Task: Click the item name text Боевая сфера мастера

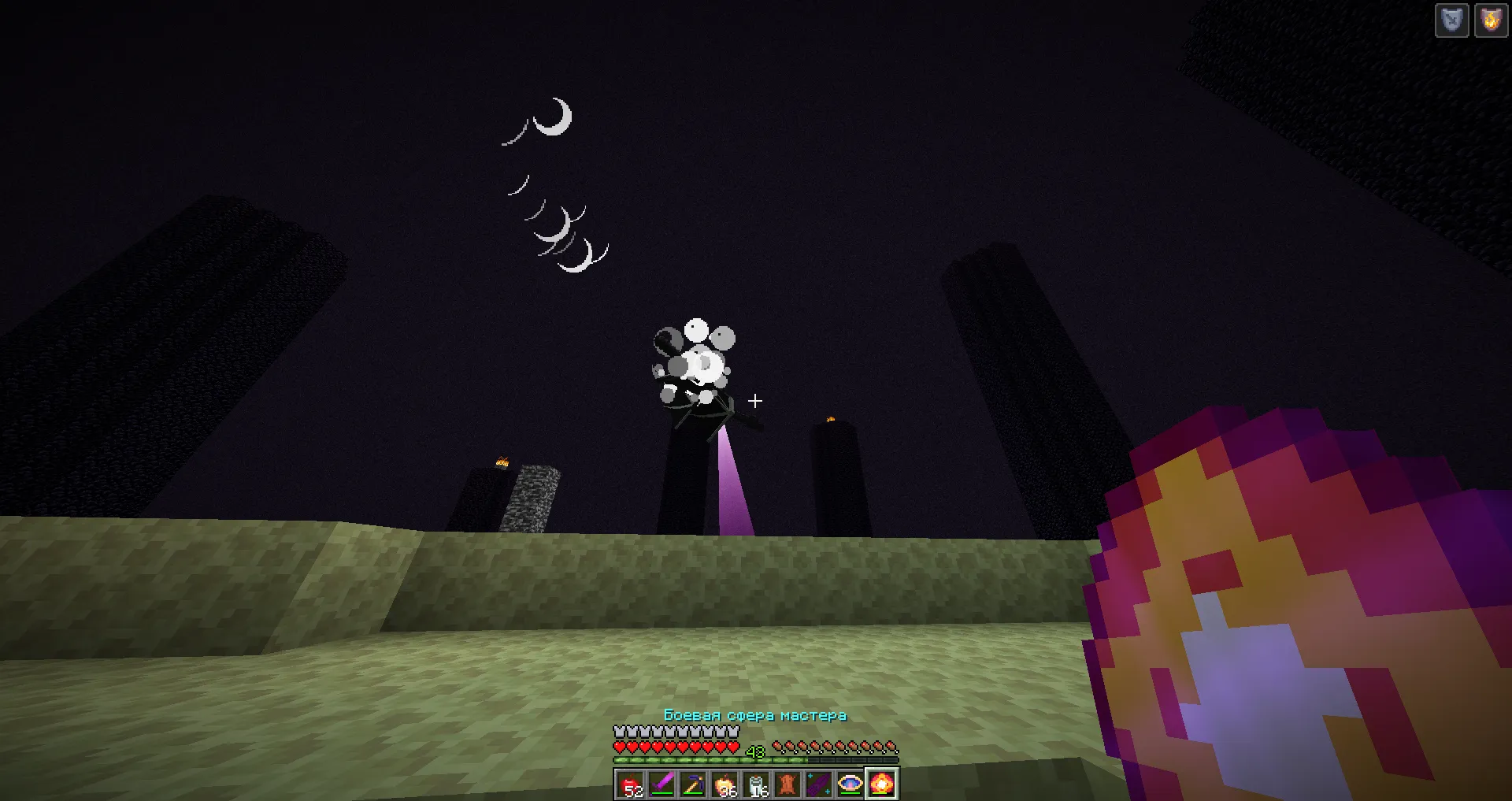Action: coord(757,715)
